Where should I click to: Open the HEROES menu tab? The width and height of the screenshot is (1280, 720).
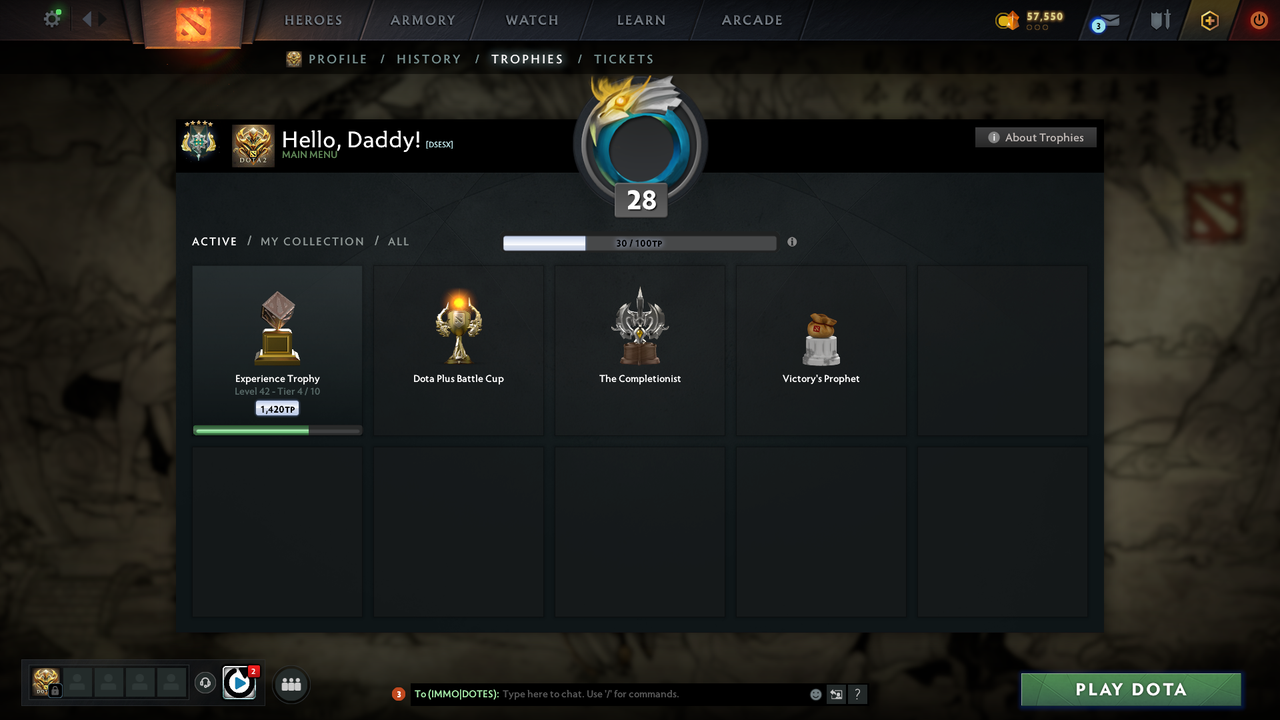(313, 20)
